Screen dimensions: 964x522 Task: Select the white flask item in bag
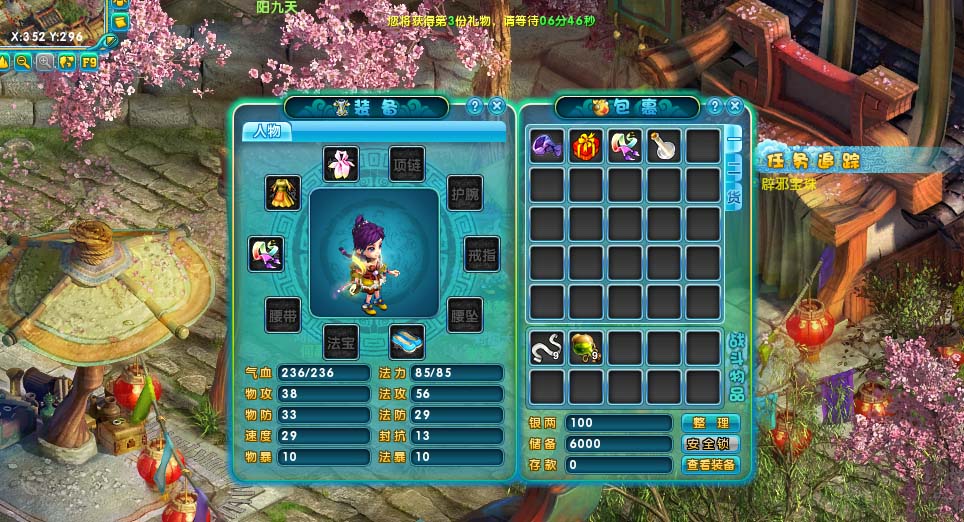click(664, 146)
